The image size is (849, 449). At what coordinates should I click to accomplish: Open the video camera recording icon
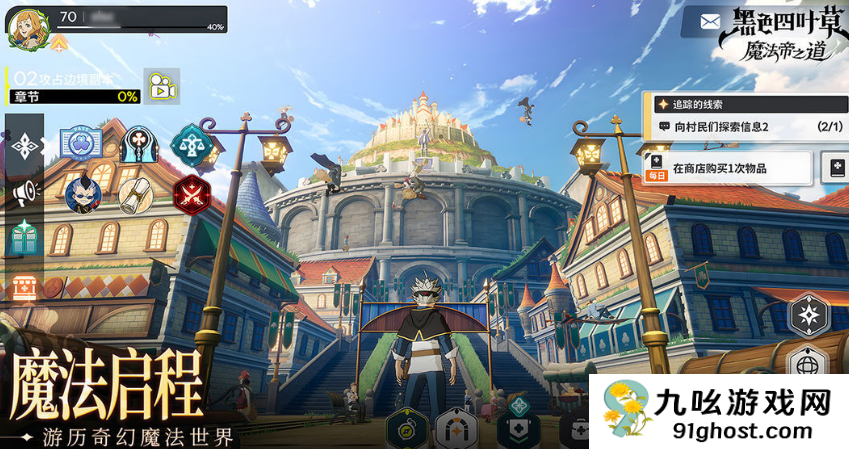click(160, 86)
